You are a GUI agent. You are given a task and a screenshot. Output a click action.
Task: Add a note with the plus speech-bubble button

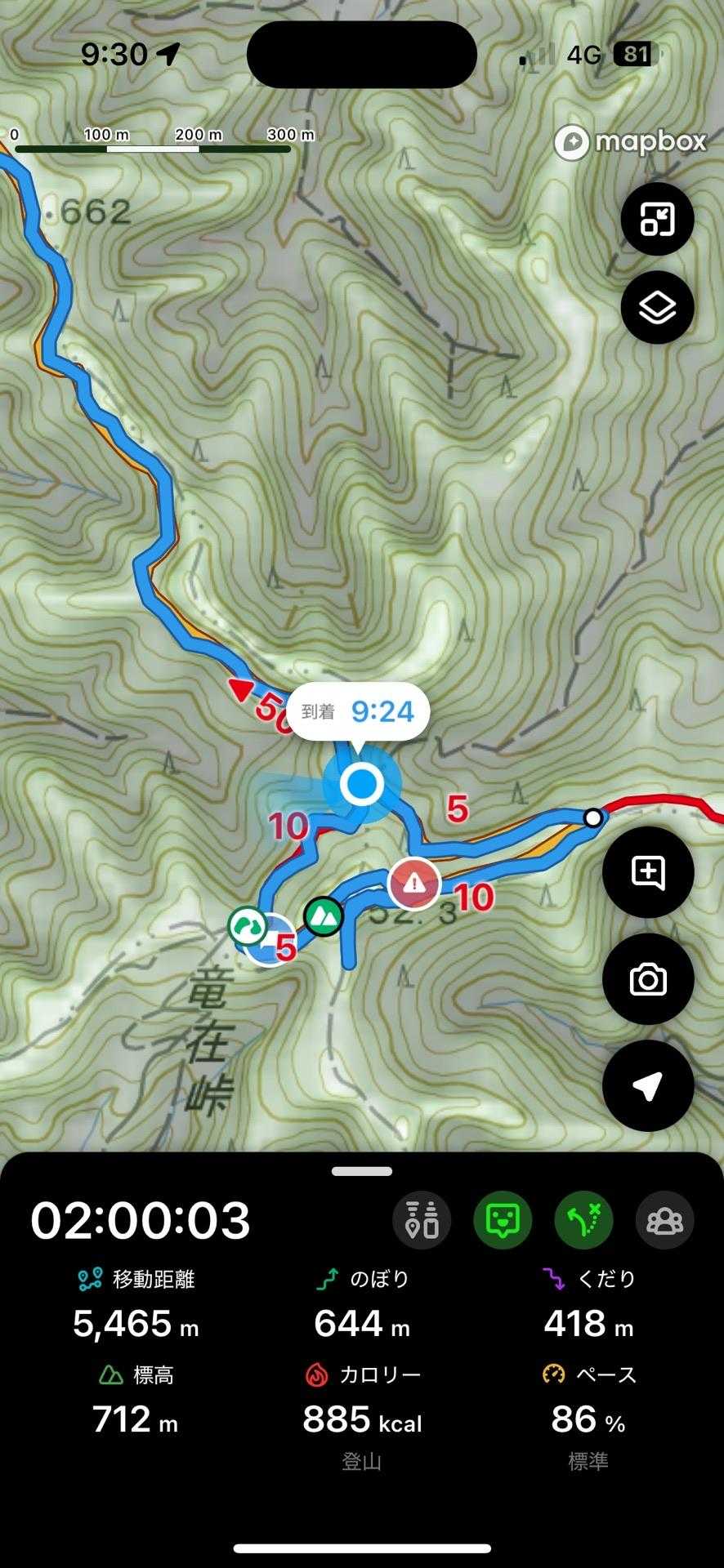(x=647, y=872)
